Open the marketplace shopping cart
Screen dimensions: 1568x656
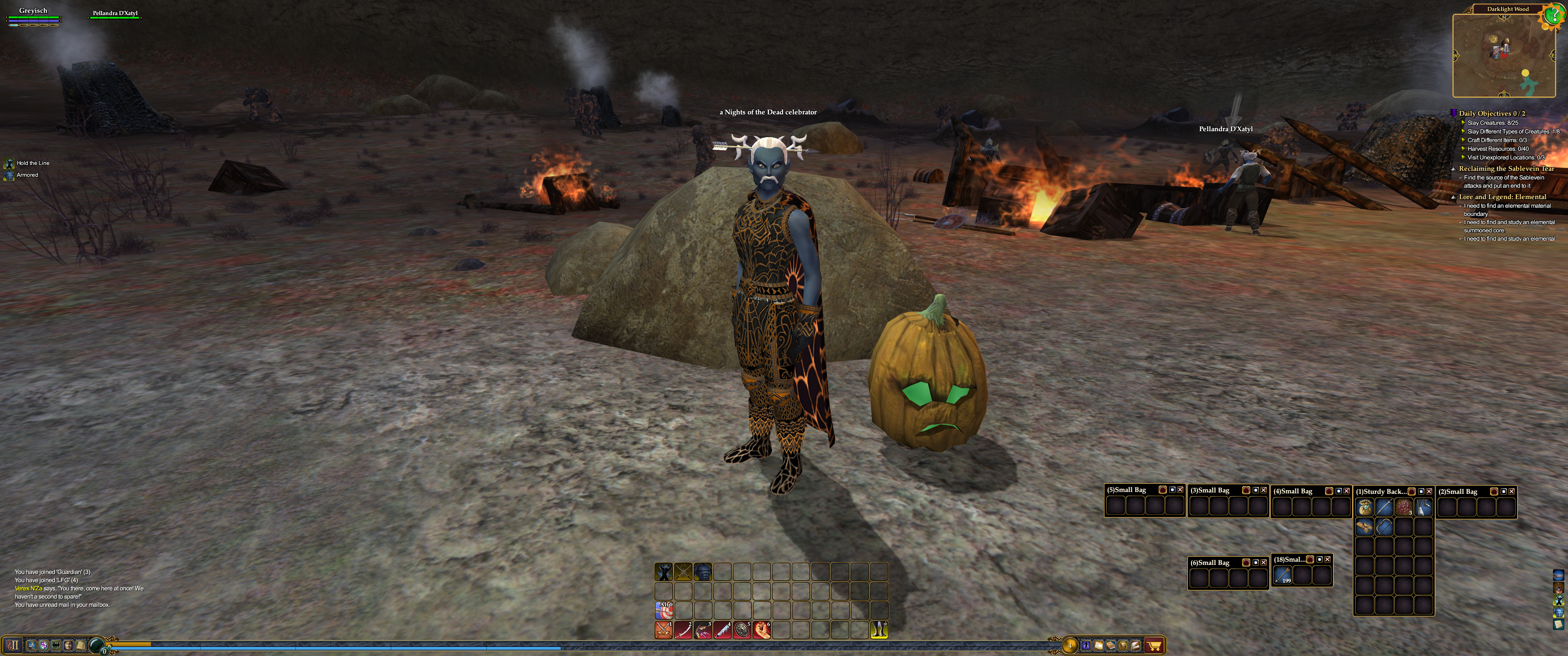coord(1154,646)
